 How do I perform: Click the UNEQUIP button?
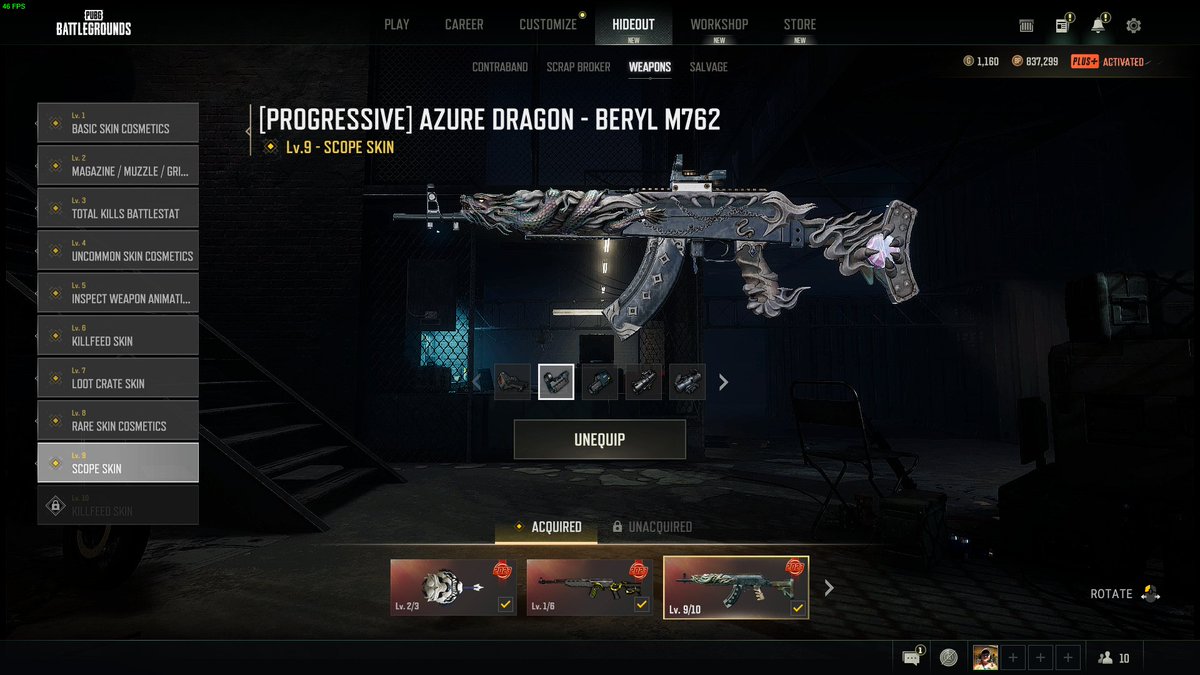coord(600,440)
